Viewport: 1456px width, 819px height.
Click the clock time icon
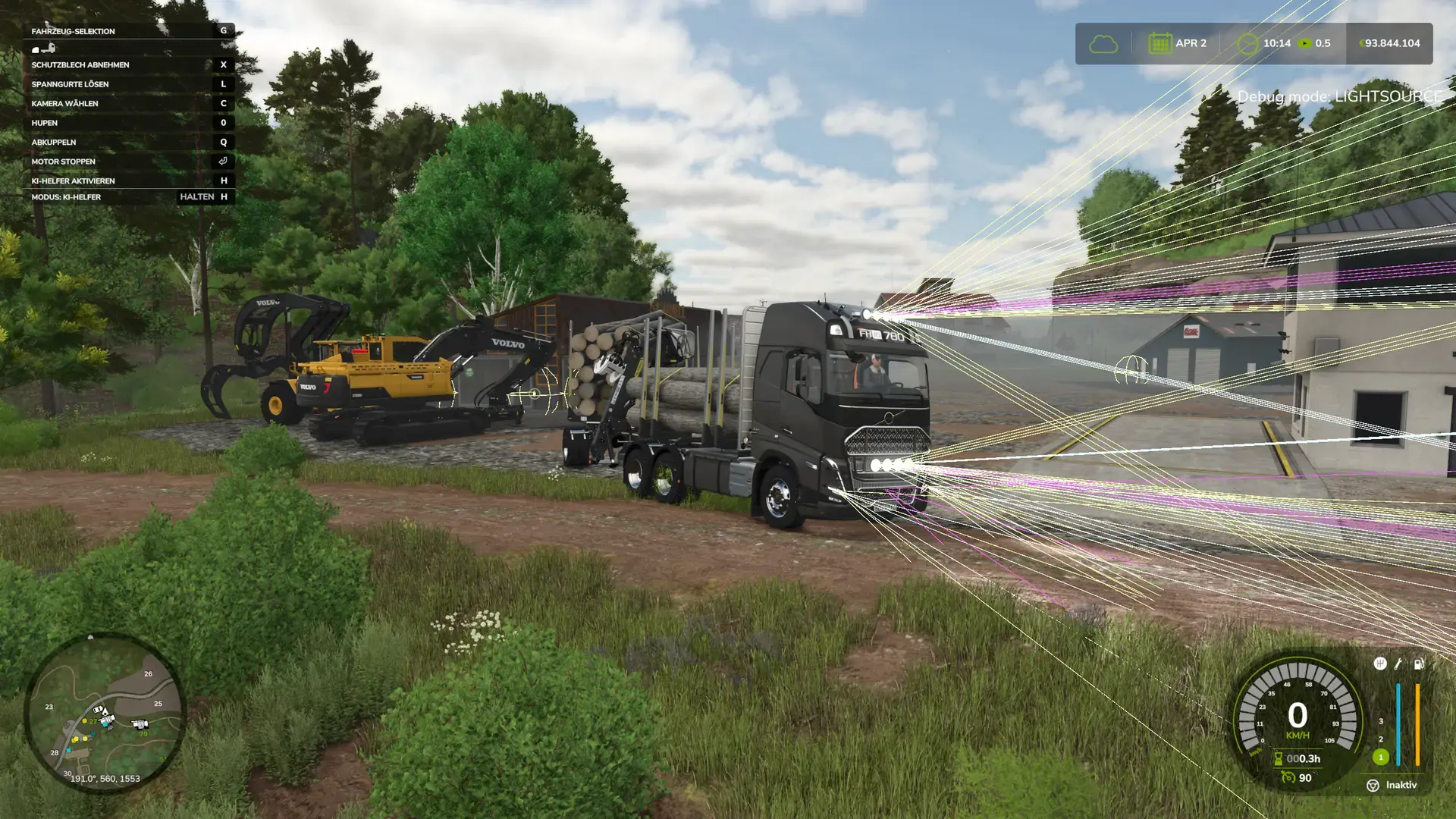coord(1247,44)
